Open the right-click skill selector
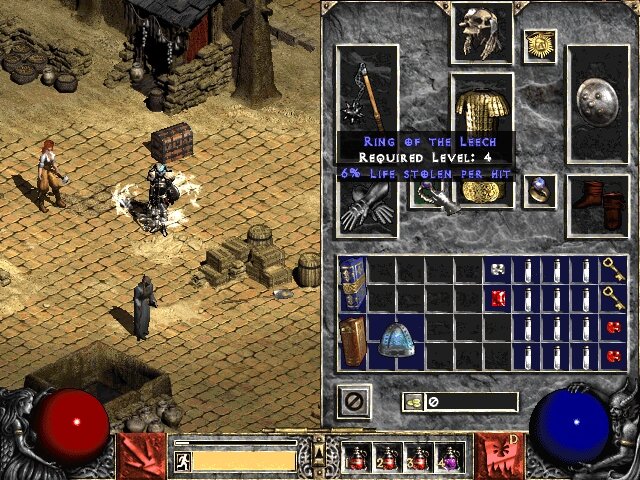Image resolution: width=640 pixels, height=480 pixels. (x=497, y=455)
